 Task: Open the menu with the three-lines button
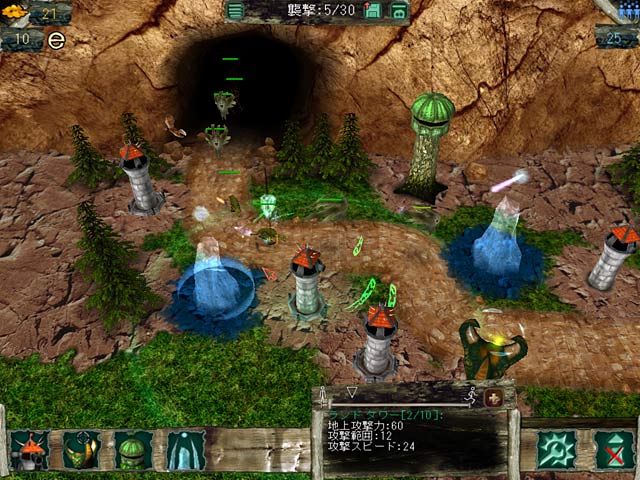coord(235,11)
